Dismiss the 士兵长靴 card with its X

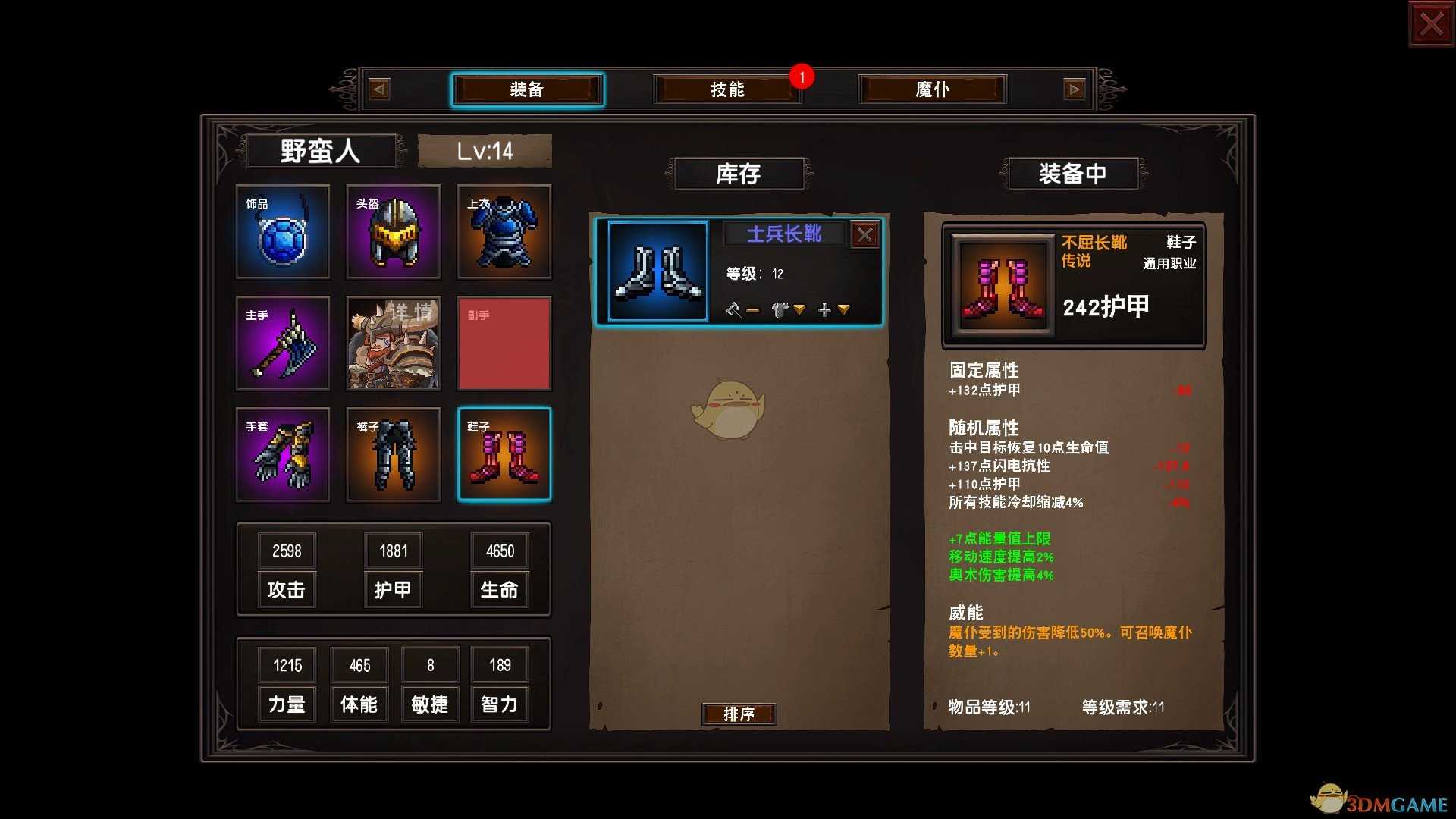tap(866, 234)
